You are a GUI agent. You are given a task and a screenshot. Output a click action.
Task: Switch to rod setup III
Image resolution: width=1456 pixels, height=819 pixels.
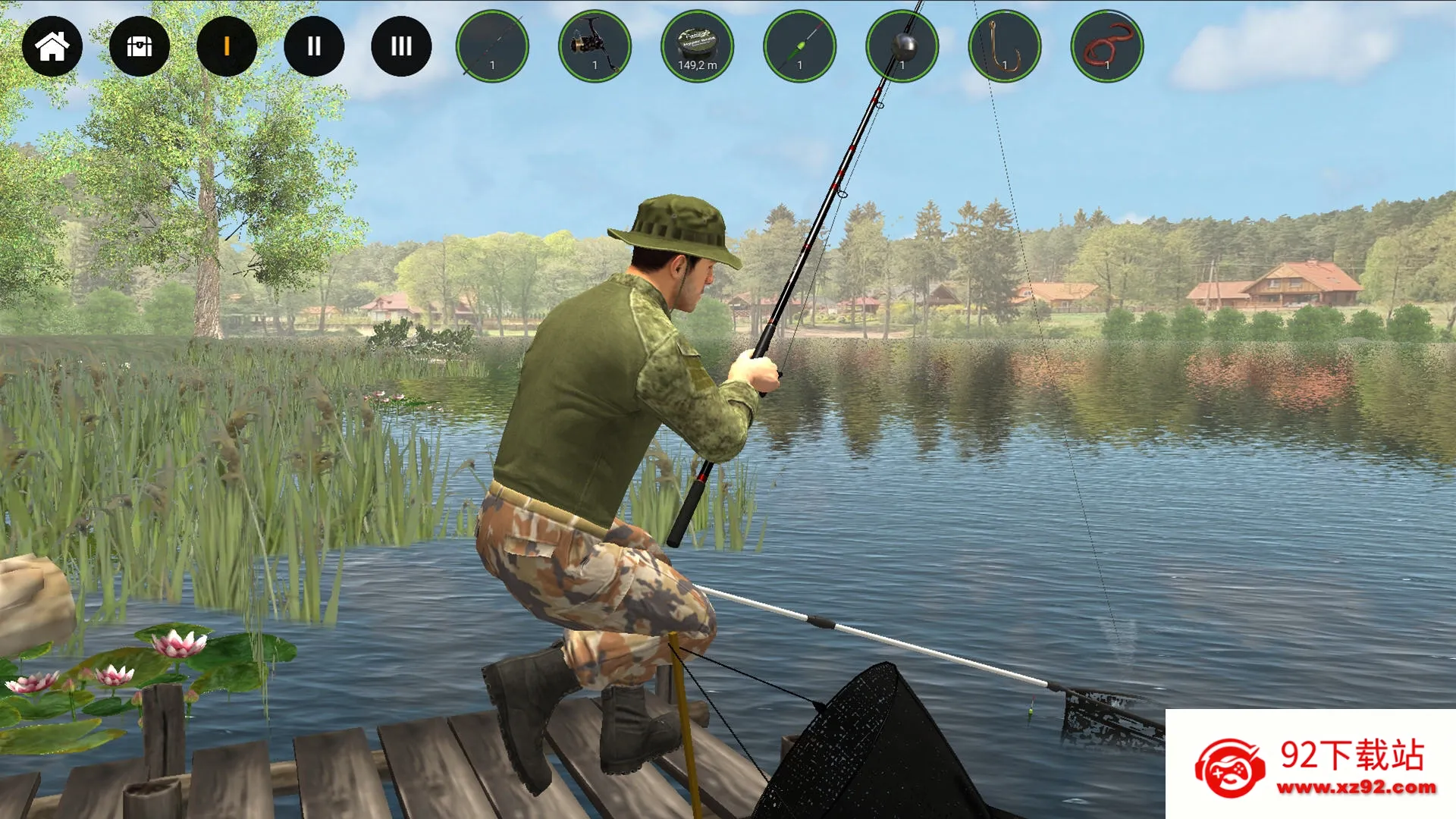tap(401, 46)
